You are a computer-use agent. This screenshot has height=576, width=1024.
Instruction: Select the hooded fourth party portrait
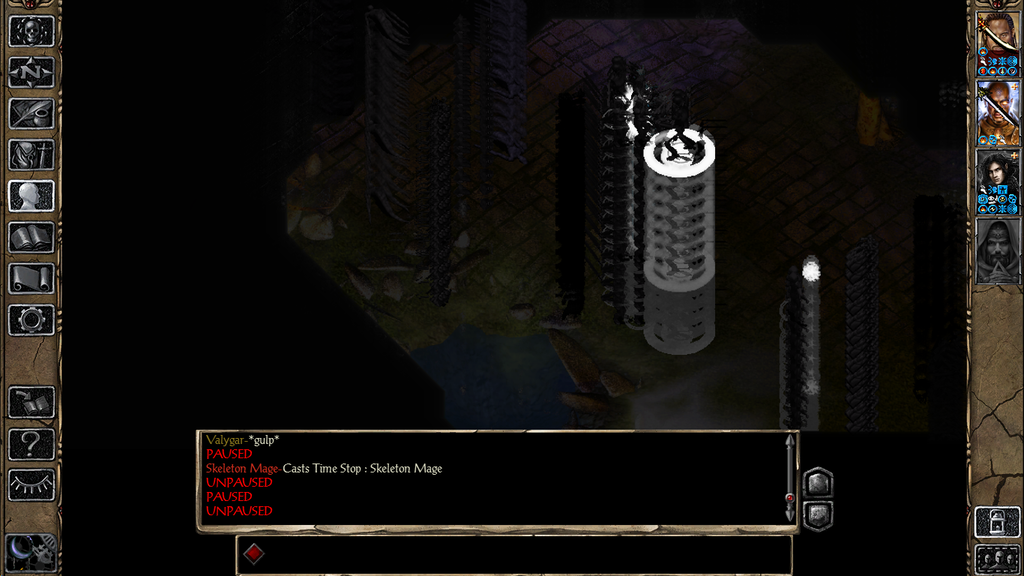point(998,250)
